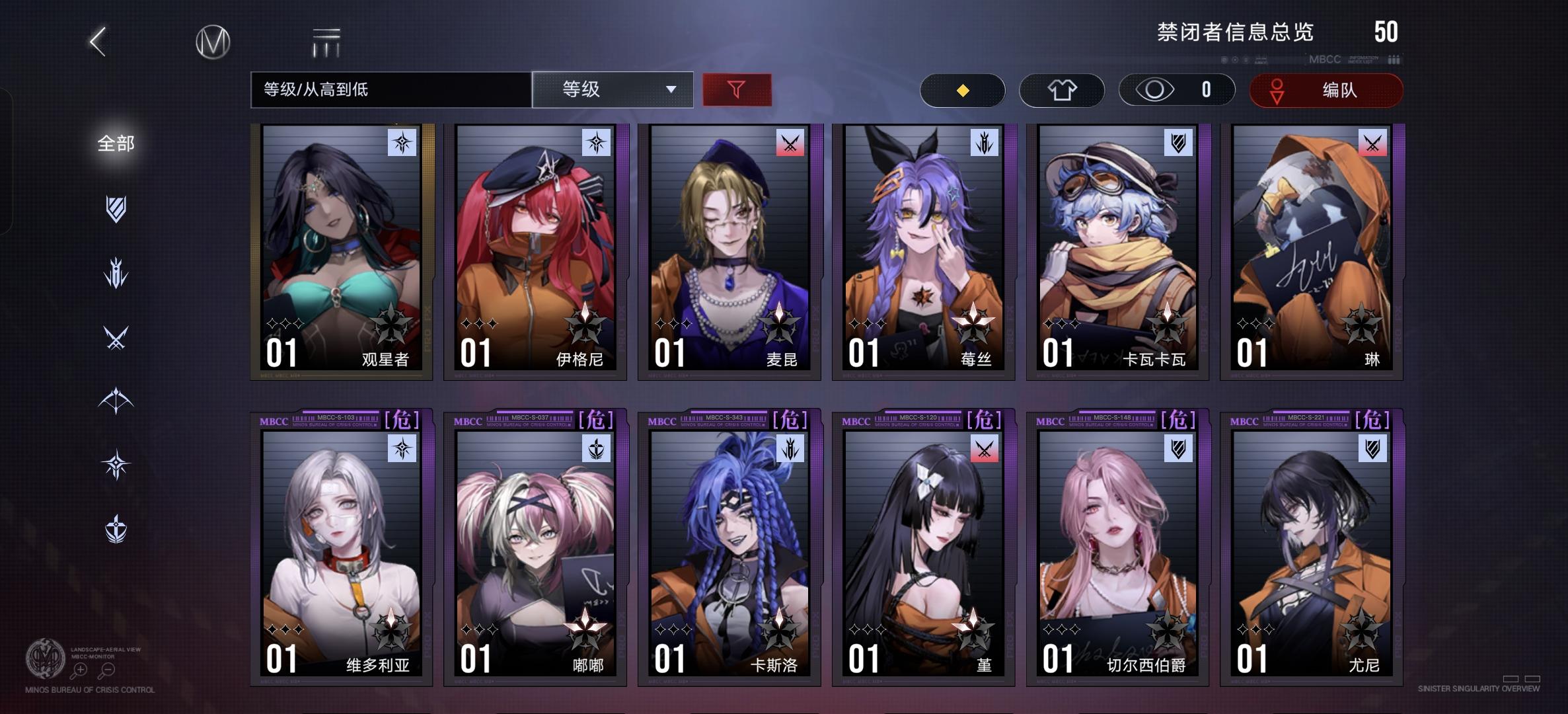This screenshot has width=1568, height=714.
Task: Switch to the 全部 category tab
Action: [116, 143]
